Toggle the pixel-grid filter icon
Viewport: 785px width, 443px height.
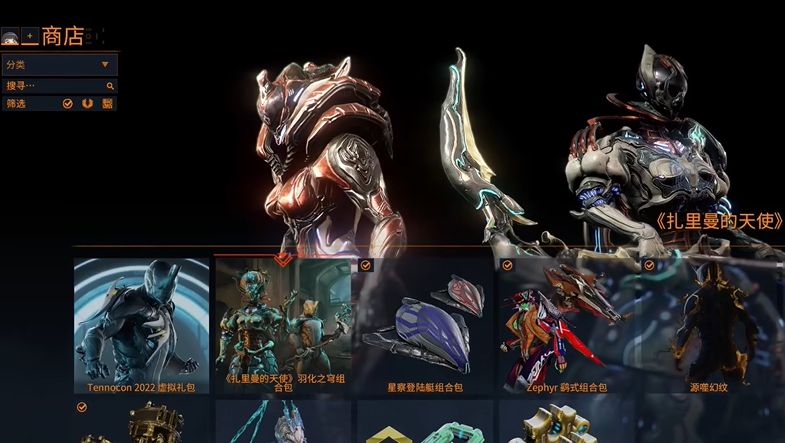click(x=107, y=103)
